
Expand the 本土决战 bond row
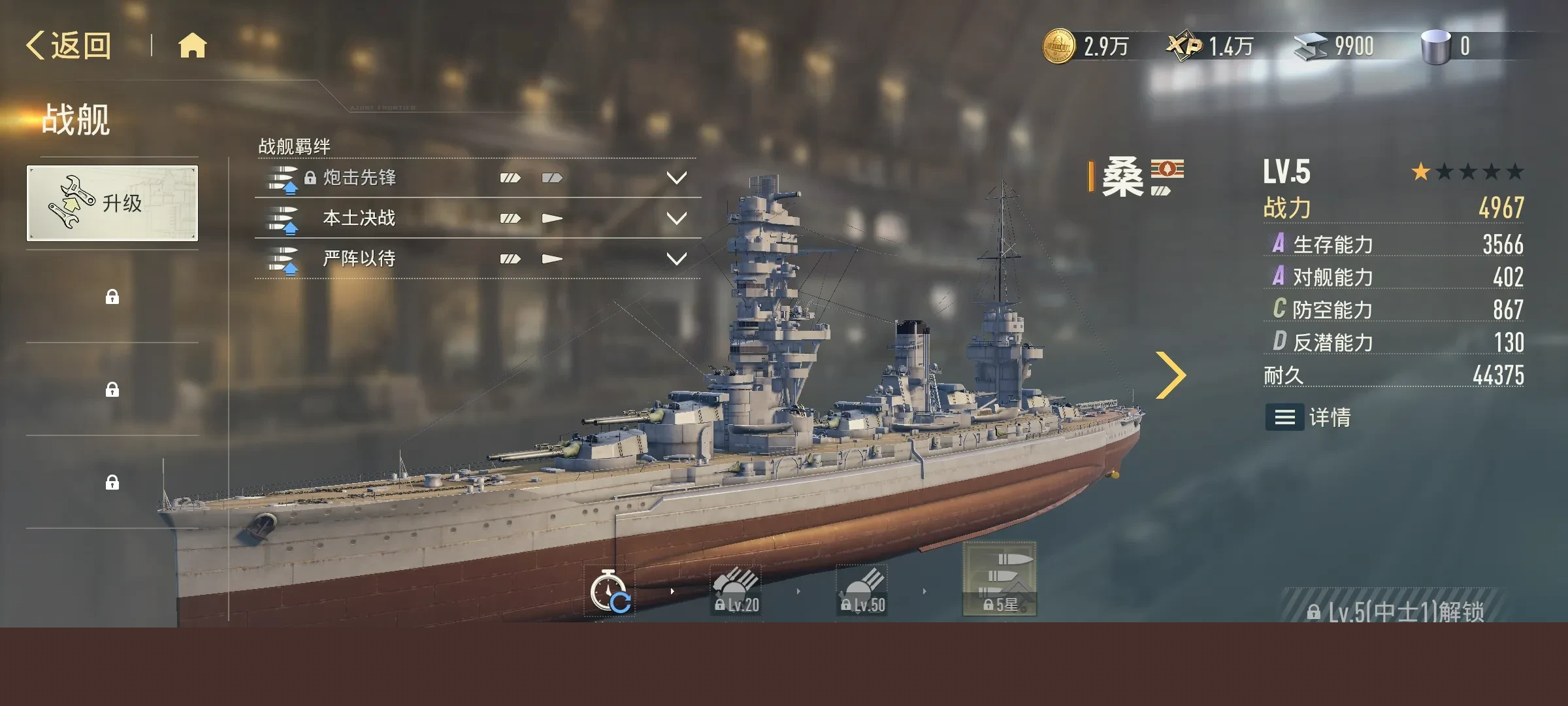(676, 218)
